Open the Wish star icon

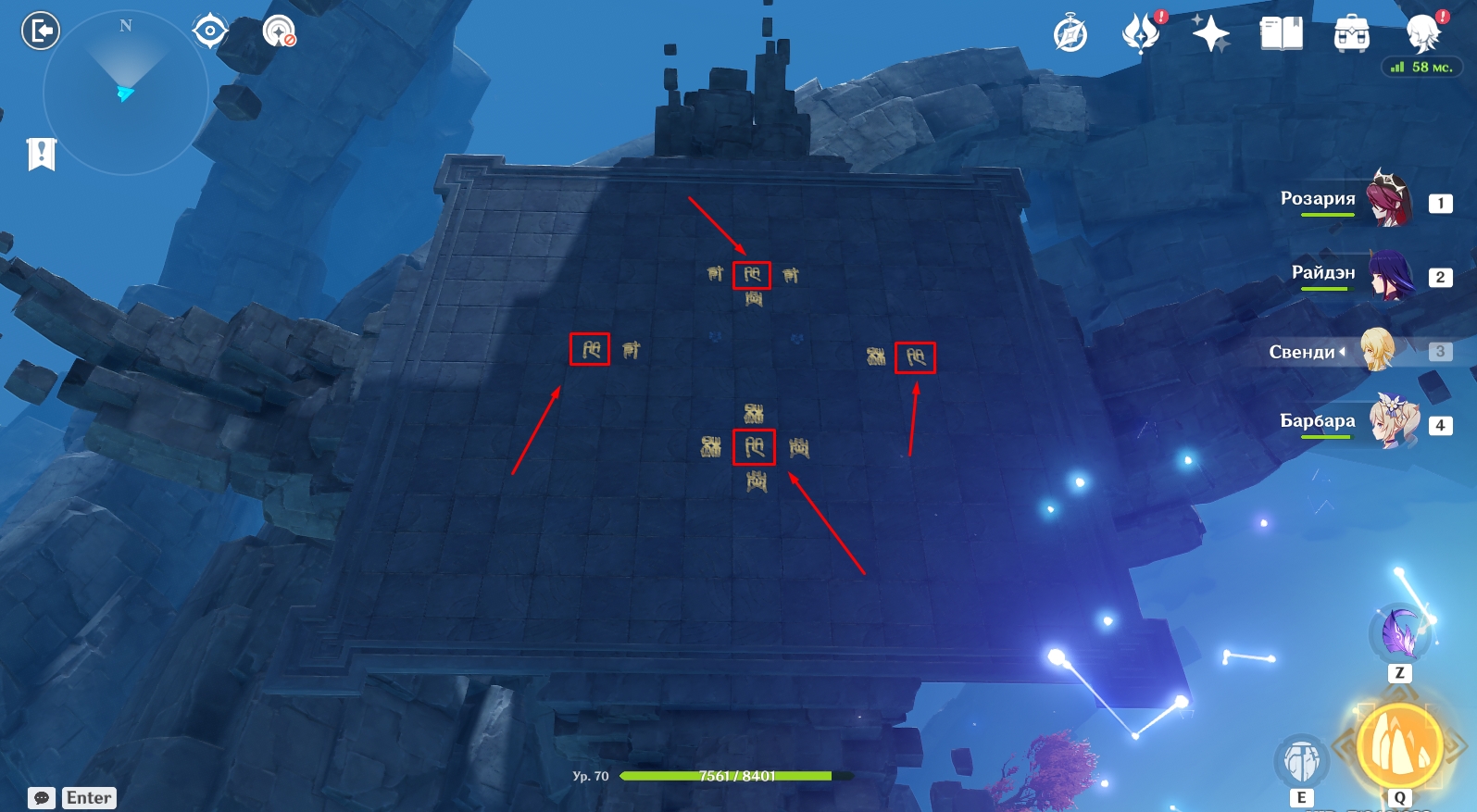tap(1210, 34)
